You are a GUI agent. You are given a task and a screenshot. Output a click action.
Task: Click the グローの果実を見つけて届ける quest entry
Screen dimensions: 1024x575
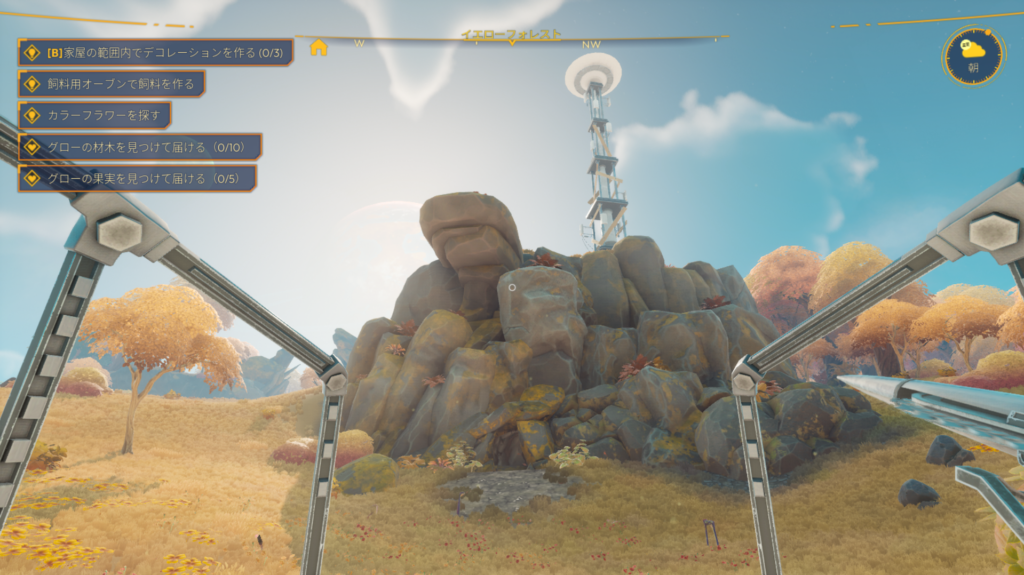point(137,178)
